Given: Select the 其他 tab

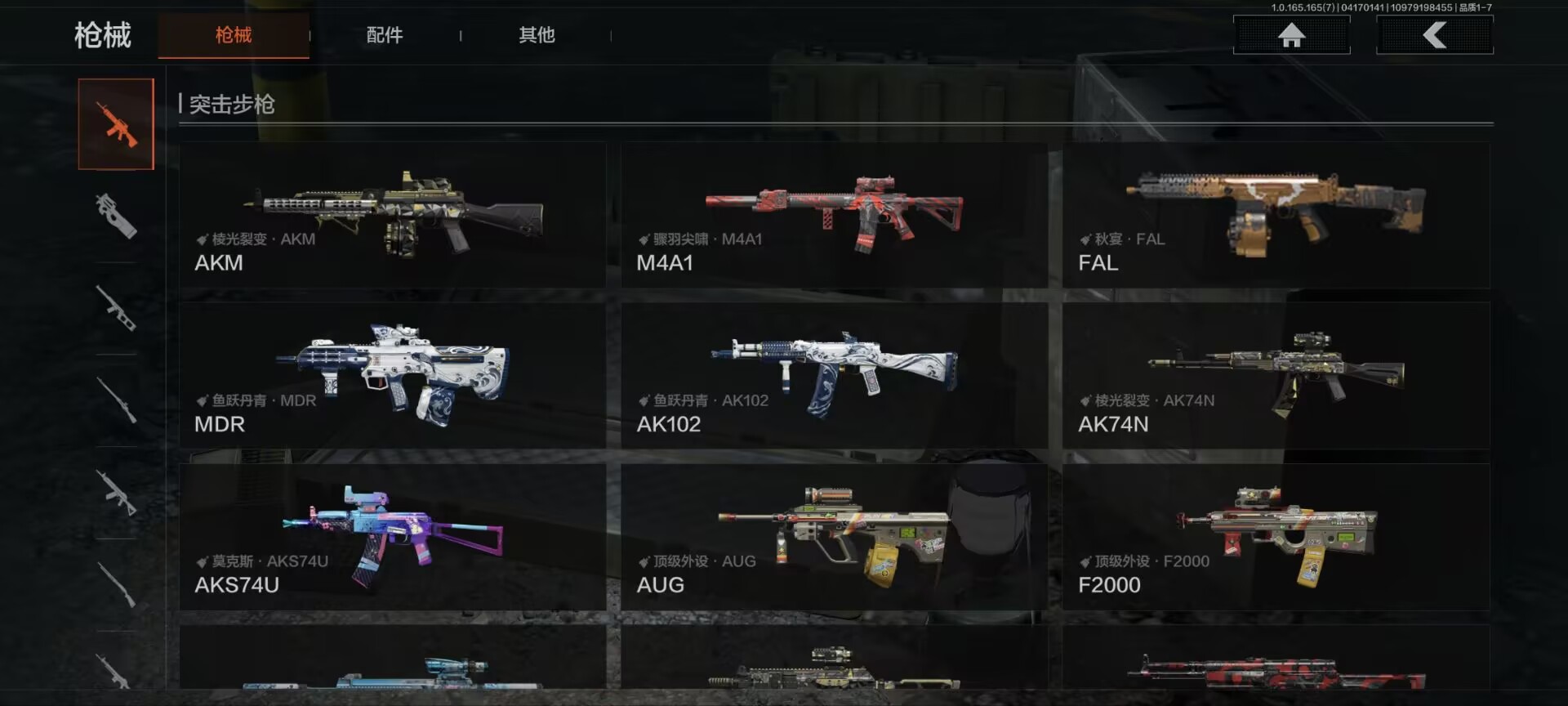Looking at the screenshot, I should [x=537, y=35].
